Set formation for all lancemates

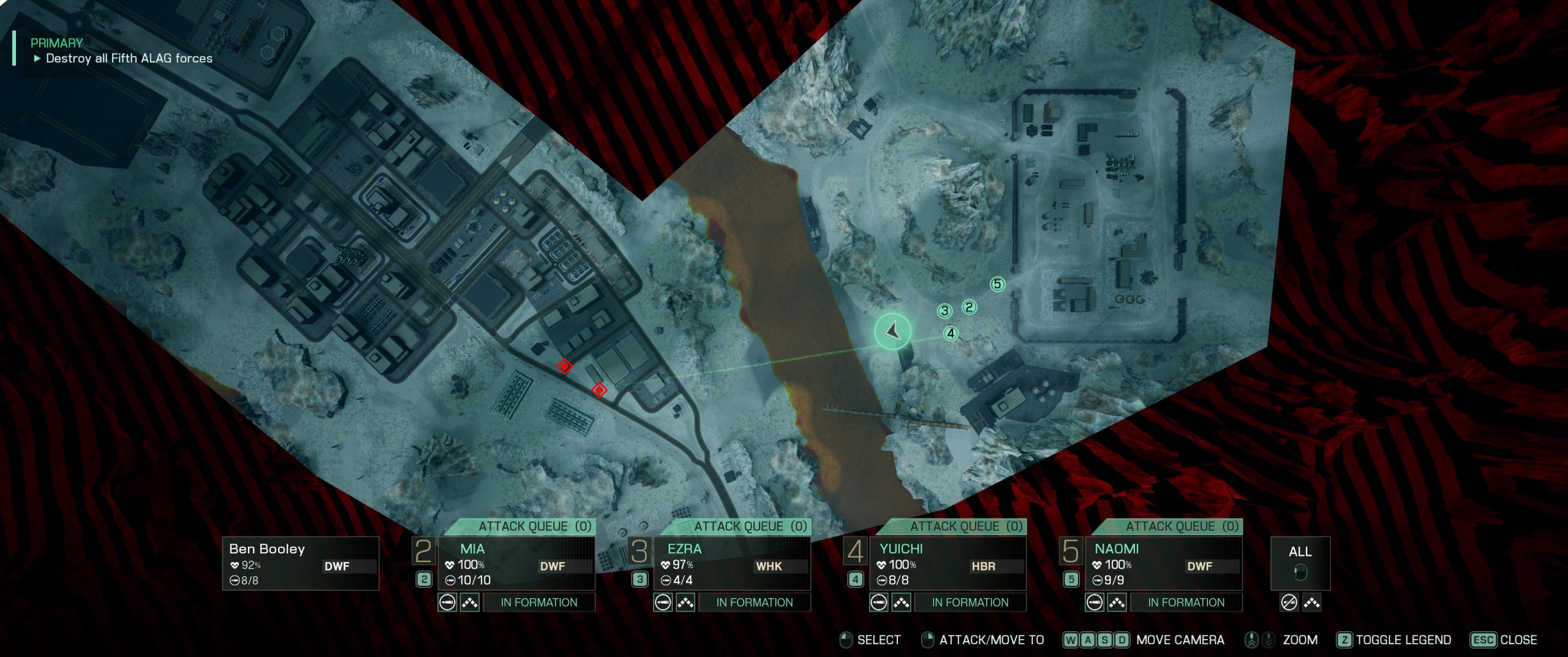click(1311, 602)
